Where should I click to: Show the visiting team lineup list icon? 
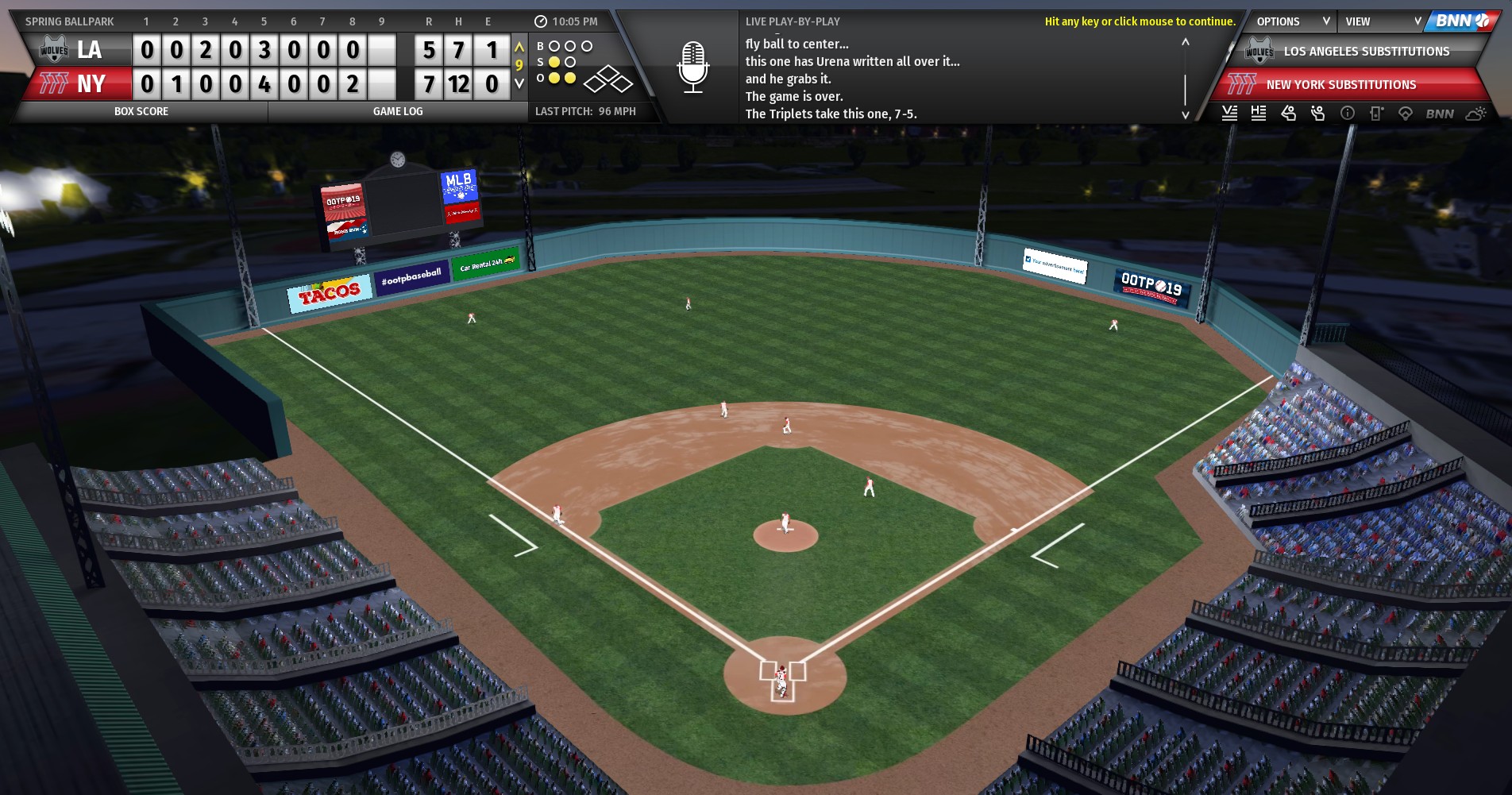click(1229, 114)
